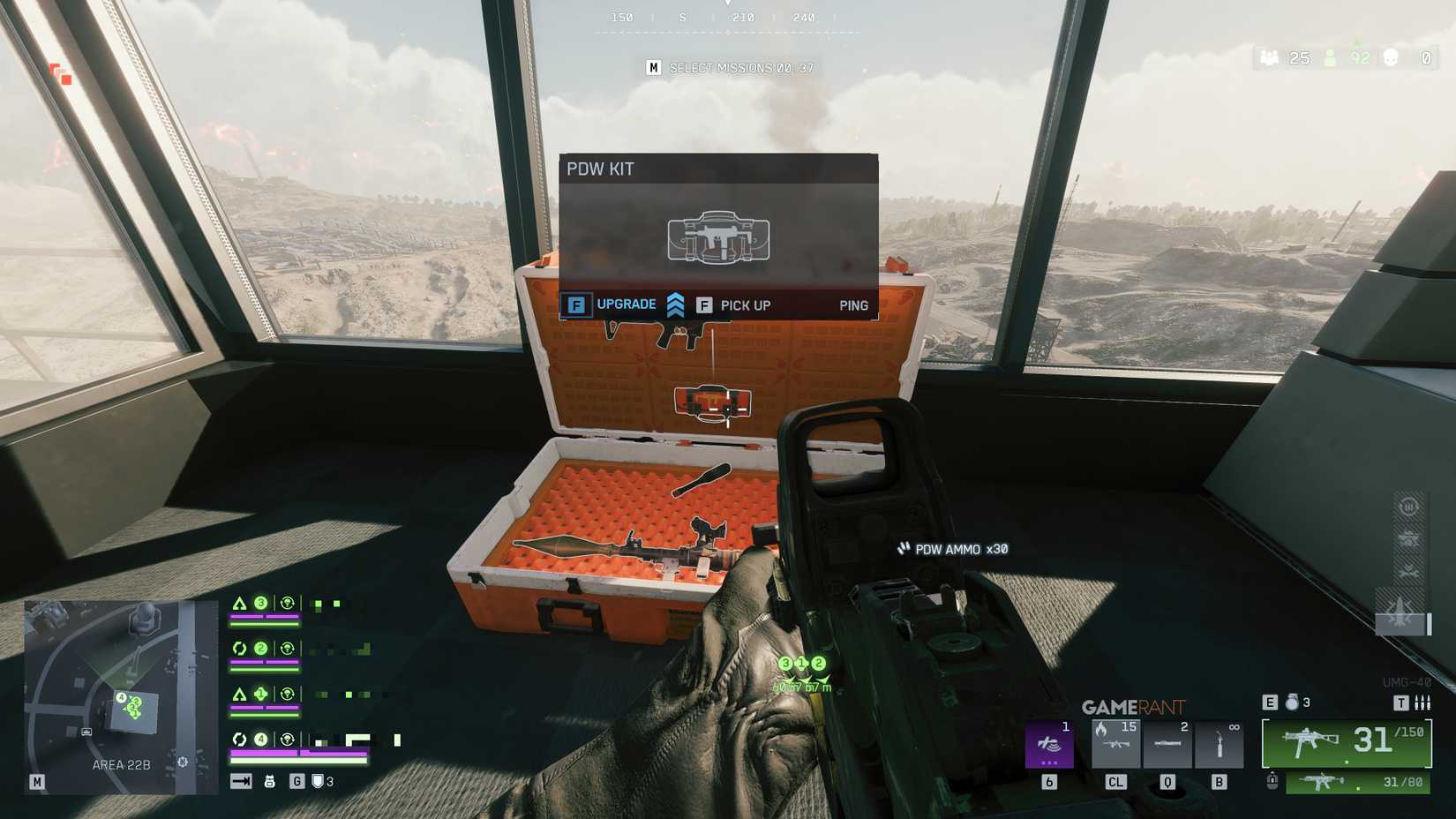Expand squad one's loadout details arrow
Image resolution: width=1456 pixels, height=819 pixels.
pos(238,694)
